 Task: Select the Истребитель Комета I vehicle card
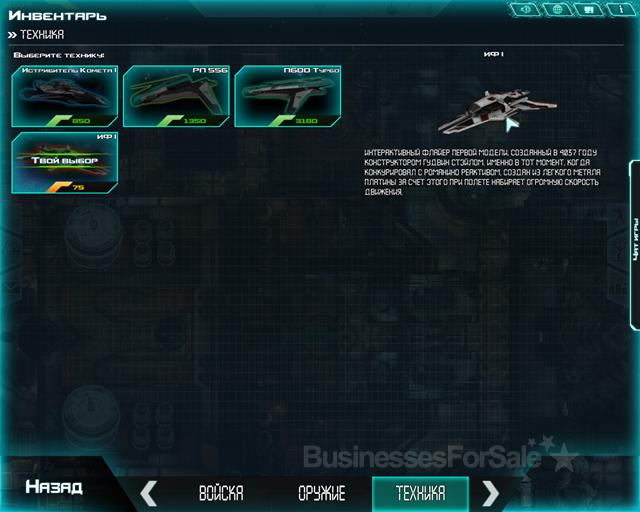tap(65, 96)
